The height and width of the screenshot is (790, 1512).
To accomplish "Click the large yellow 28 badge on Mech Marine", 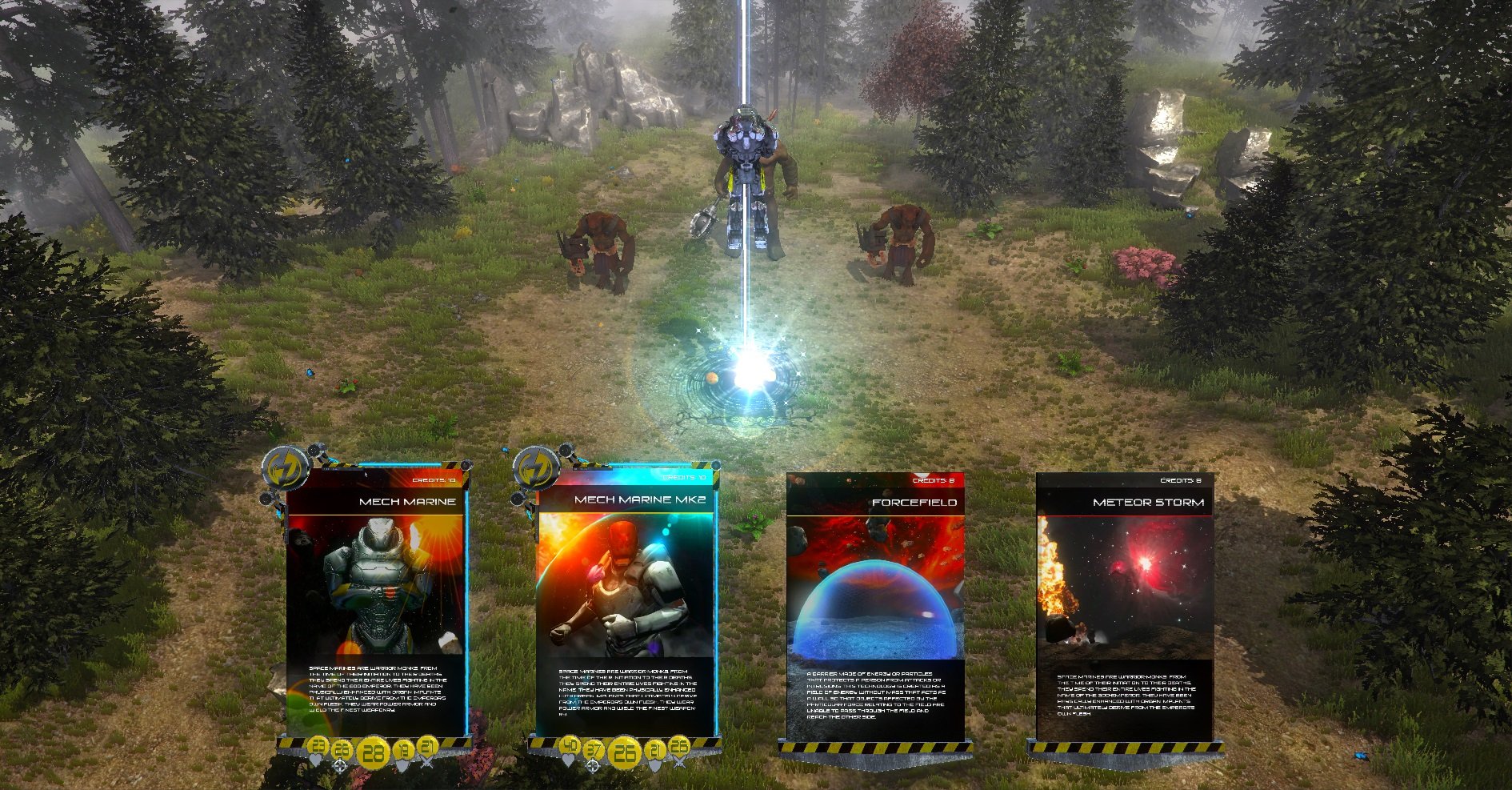I will [374, 753].
